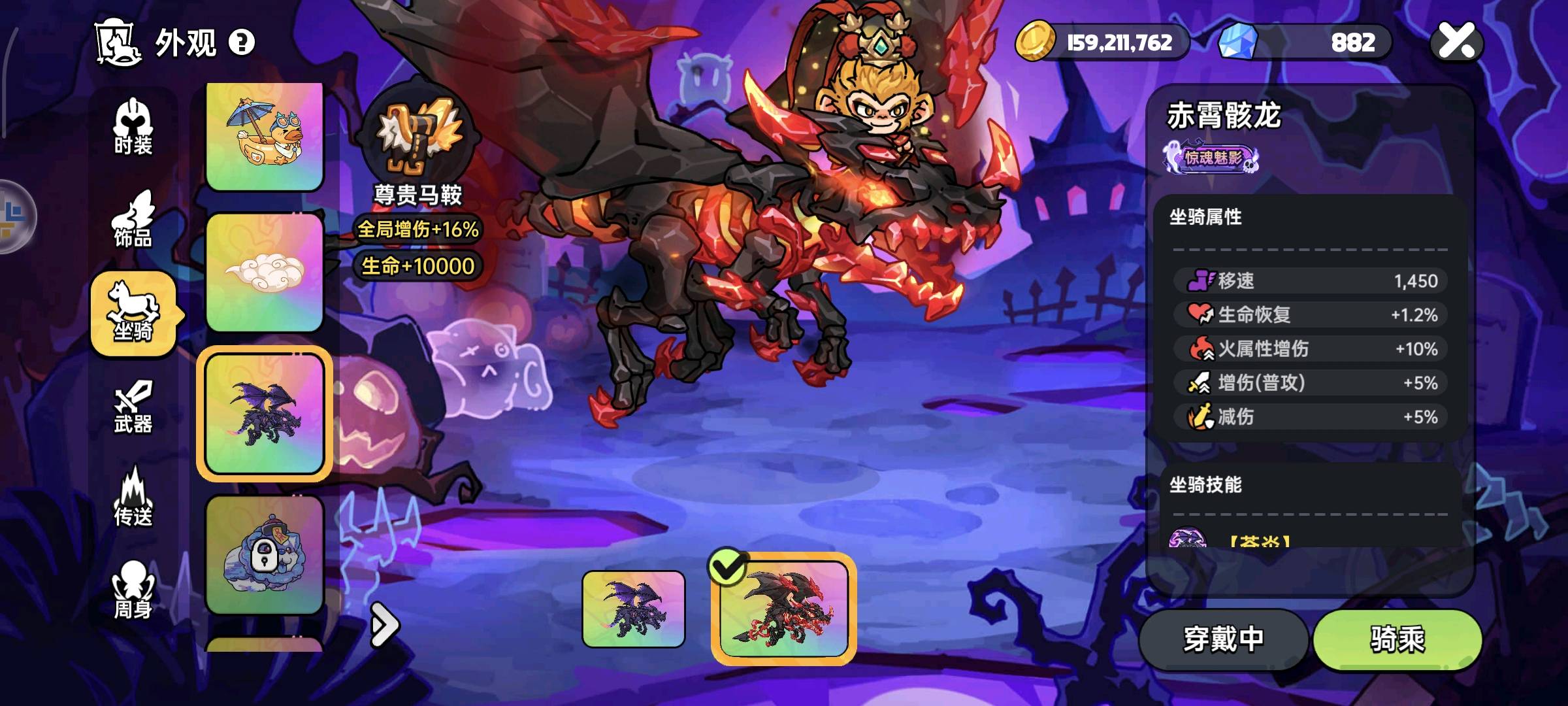Select the 坐骑 mount tab
The width and height of the screenshot is (1568, 706).
(133, 314)
